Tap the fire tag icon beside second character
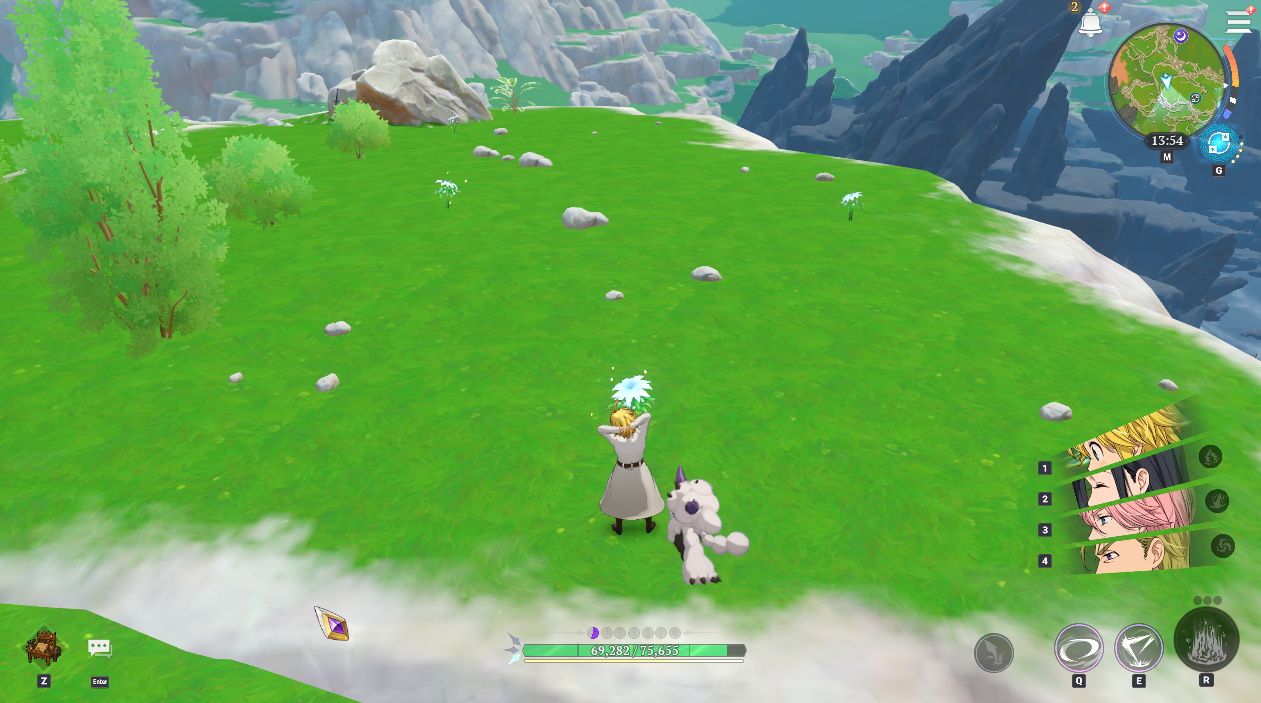The height and width of the screenshot is (703, 1261). click(1216, 500)
